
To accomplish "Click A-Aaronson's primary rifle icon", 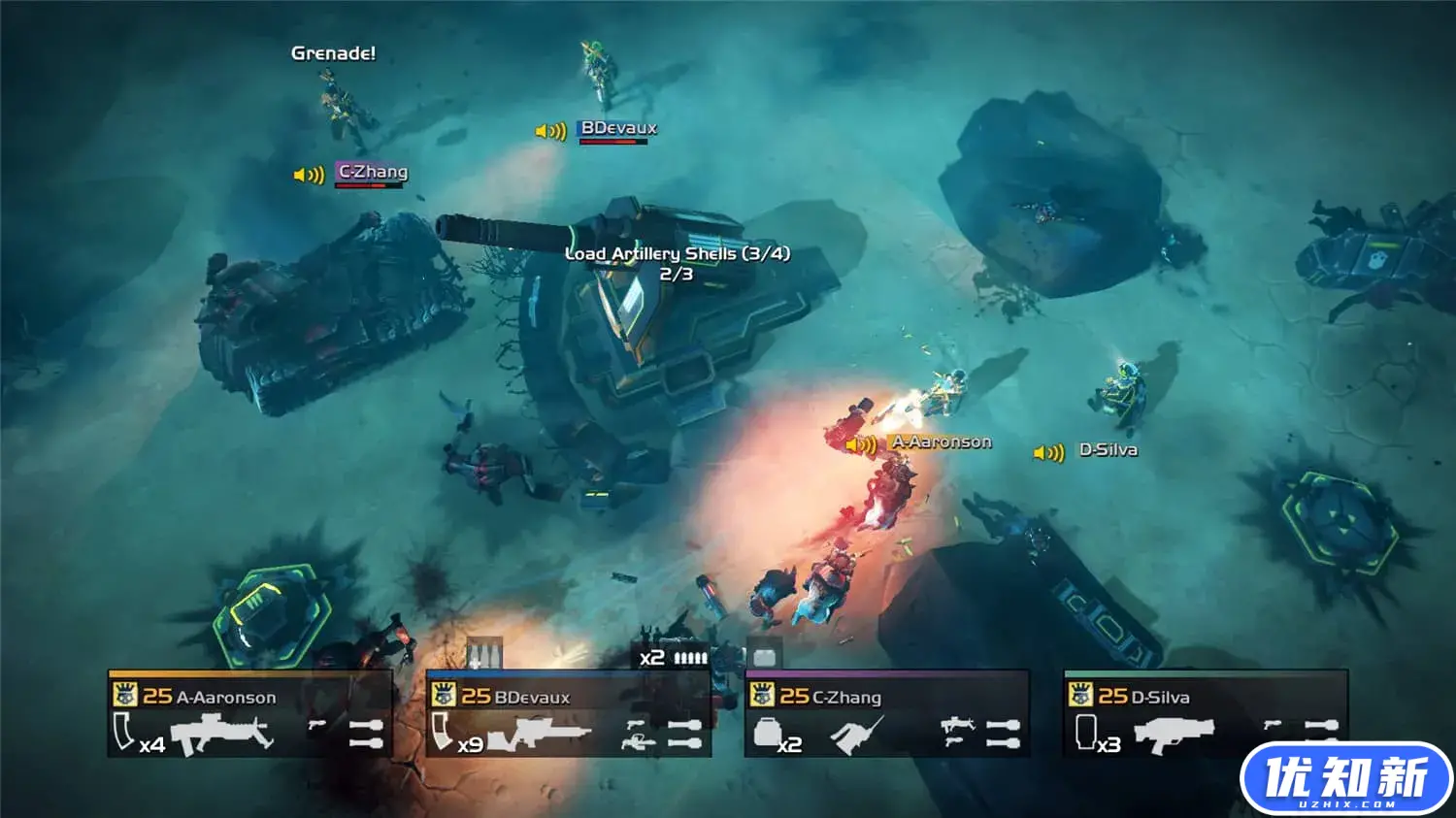I will (x=234, y=733).
